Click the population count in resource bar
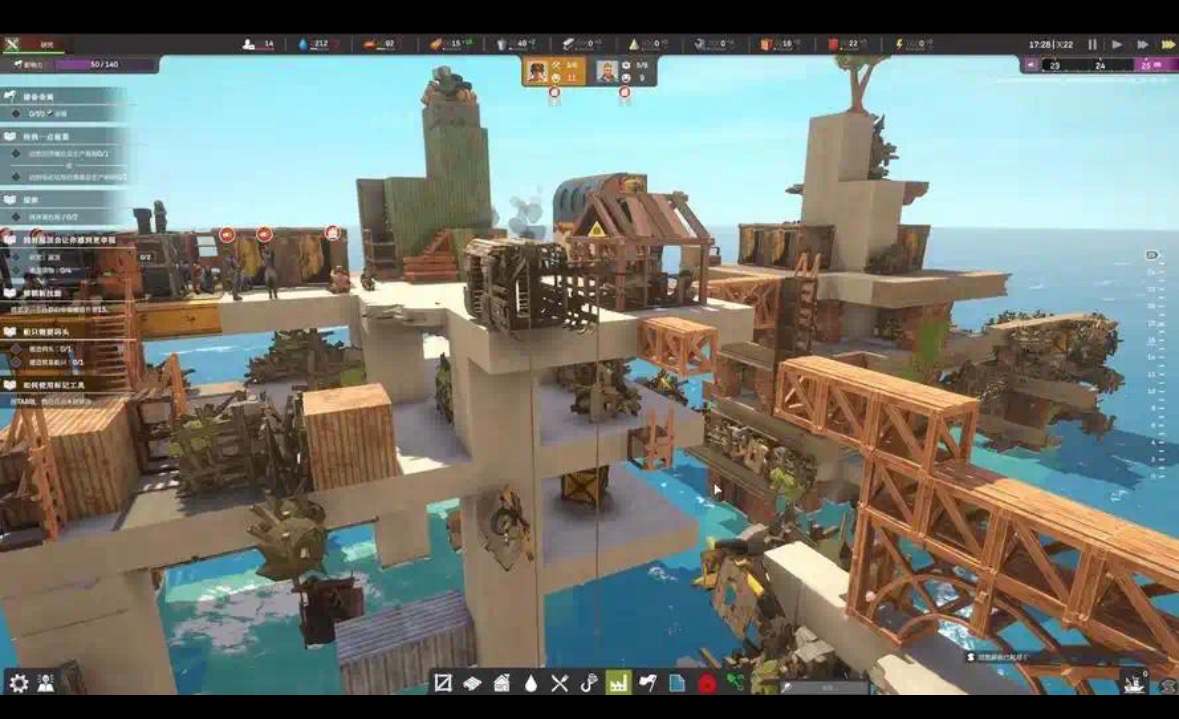Viewport: 1179px width, 719px height. [259, 44]
